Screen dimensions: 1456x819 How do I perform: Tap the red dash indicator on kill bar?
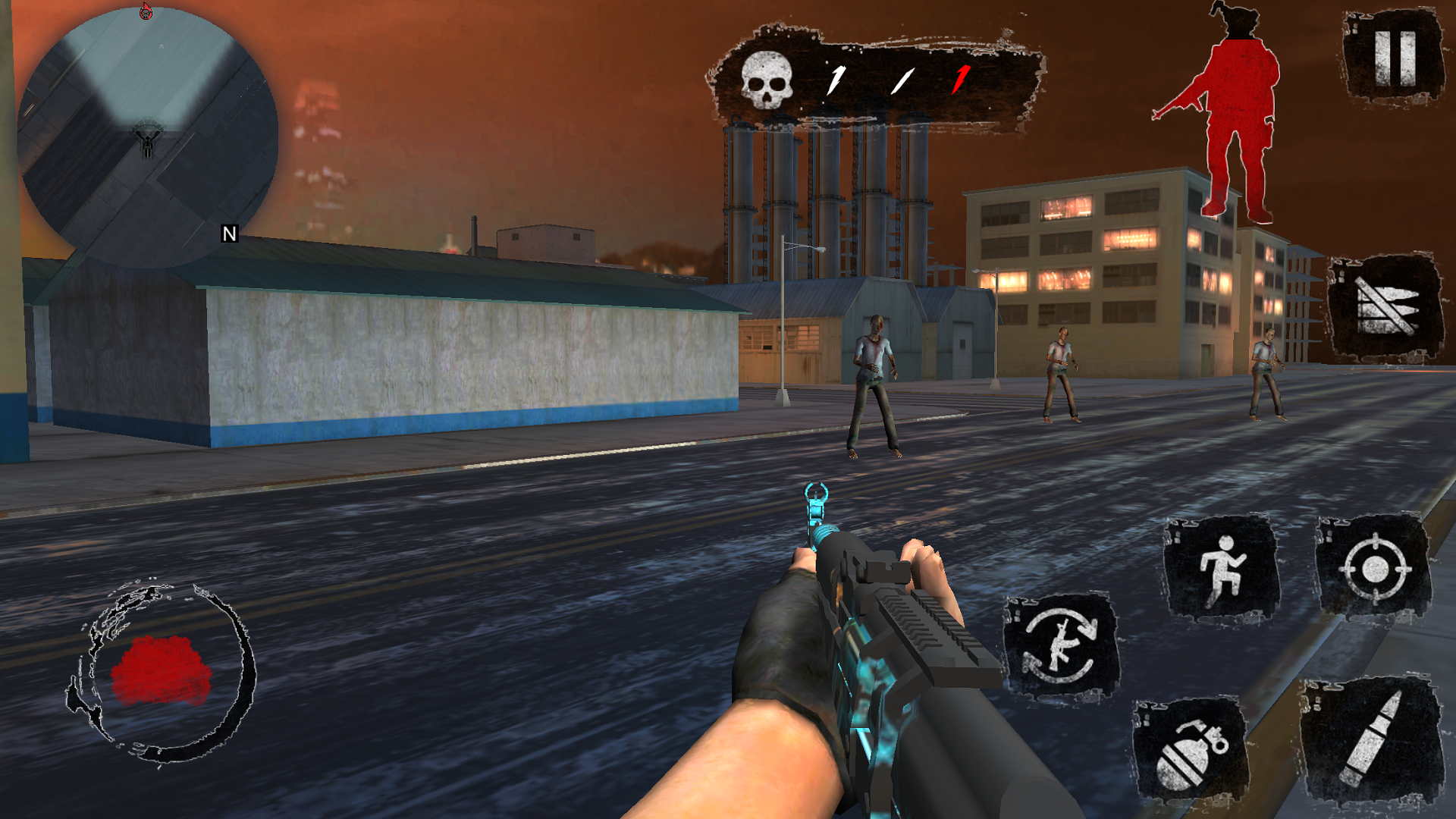(x=959, y=78)
